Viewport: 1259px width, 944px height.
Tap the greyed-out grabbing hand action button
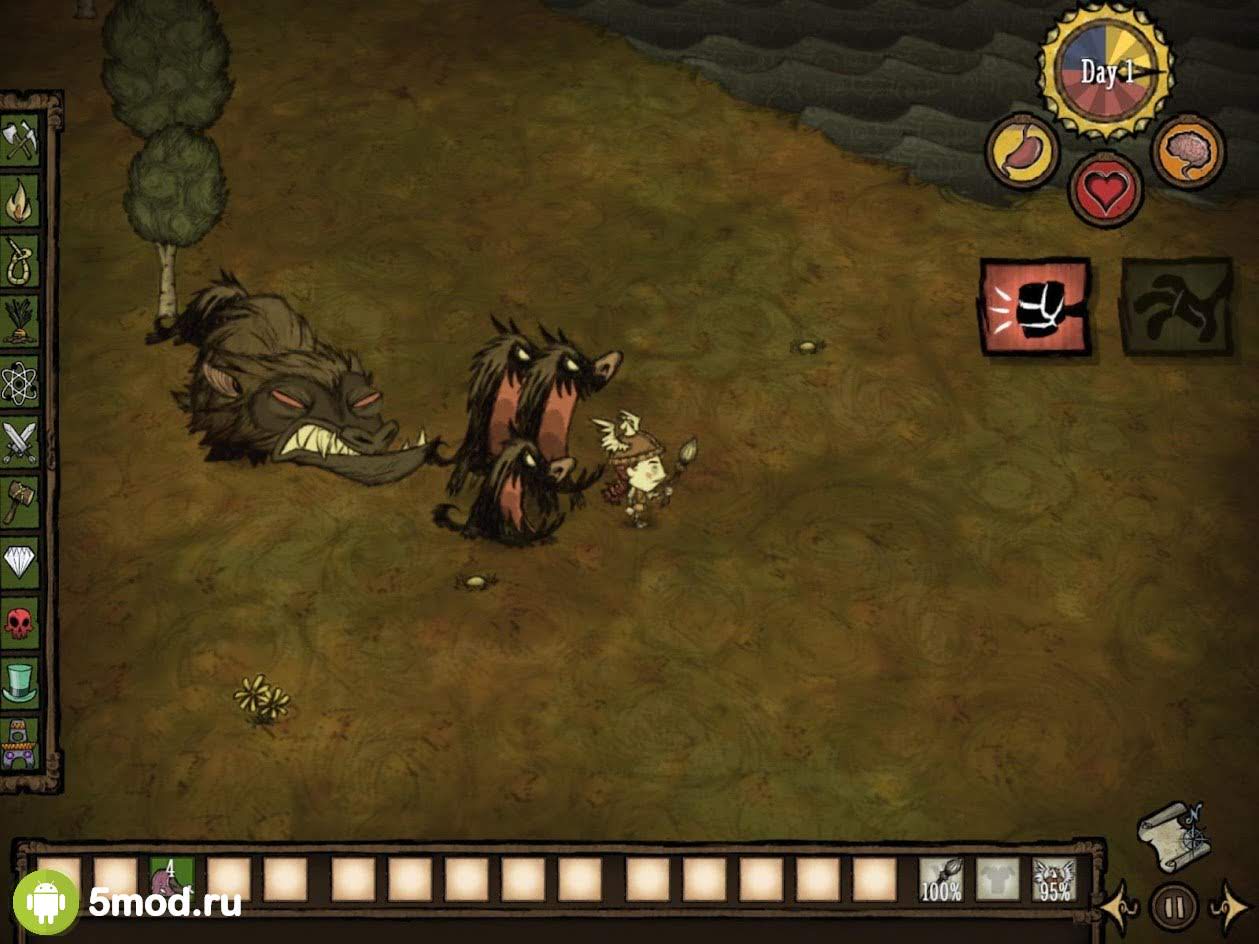1176,307
